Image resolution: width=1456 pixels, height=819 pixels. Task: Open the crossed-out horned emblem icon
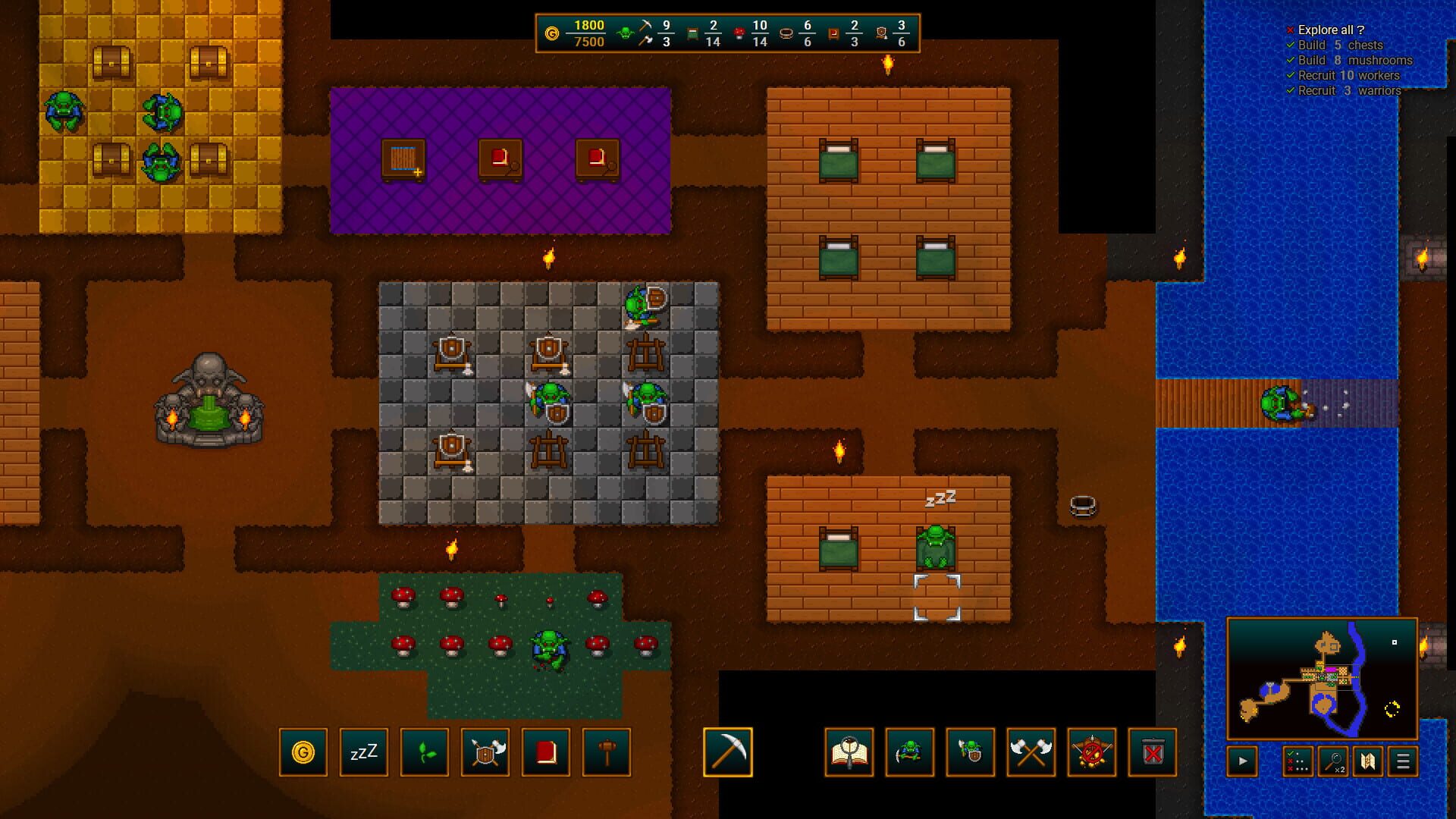[x=1092, y=753]
